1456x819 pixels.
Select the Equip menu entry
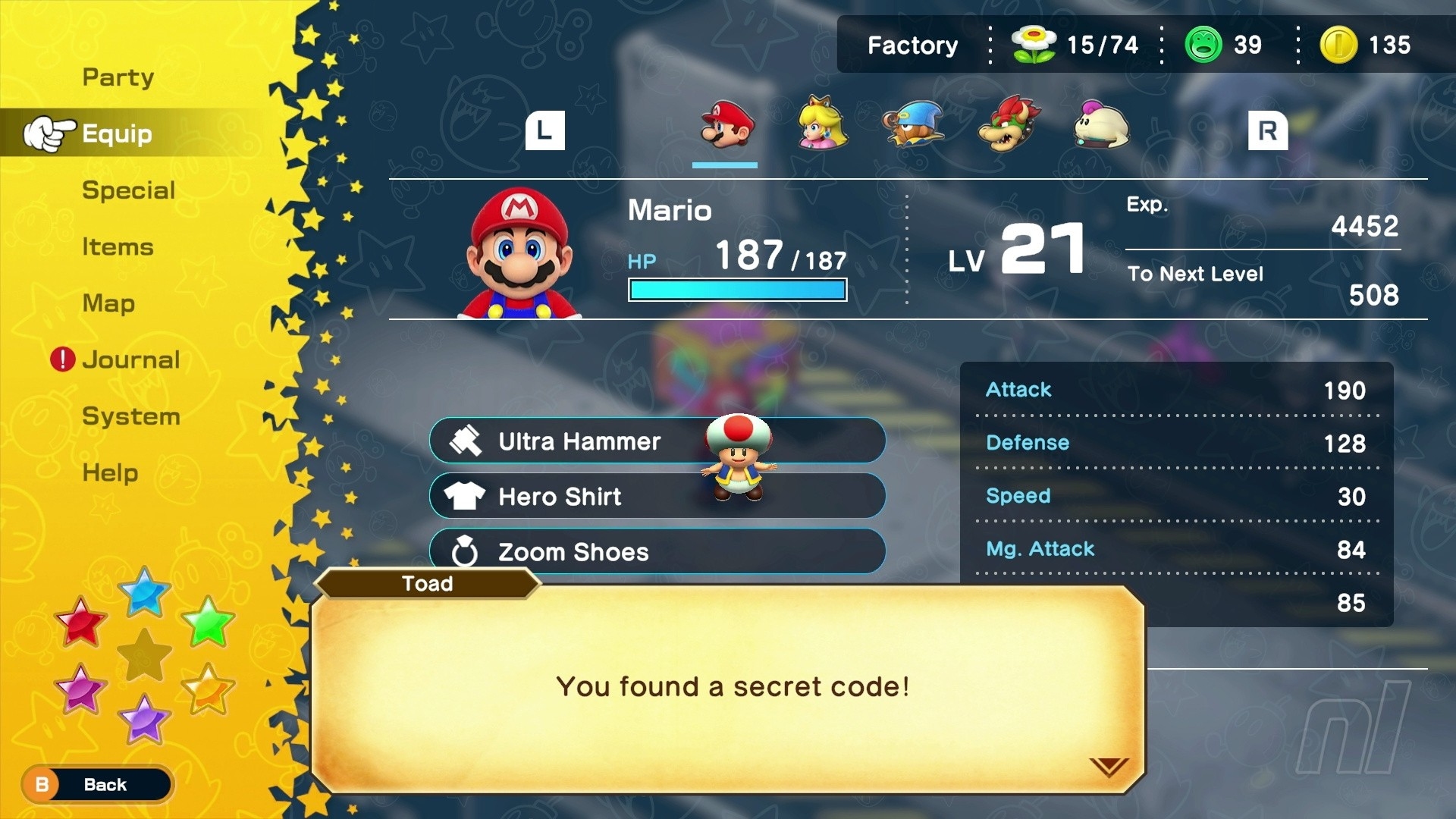click(x=117, y=134)
